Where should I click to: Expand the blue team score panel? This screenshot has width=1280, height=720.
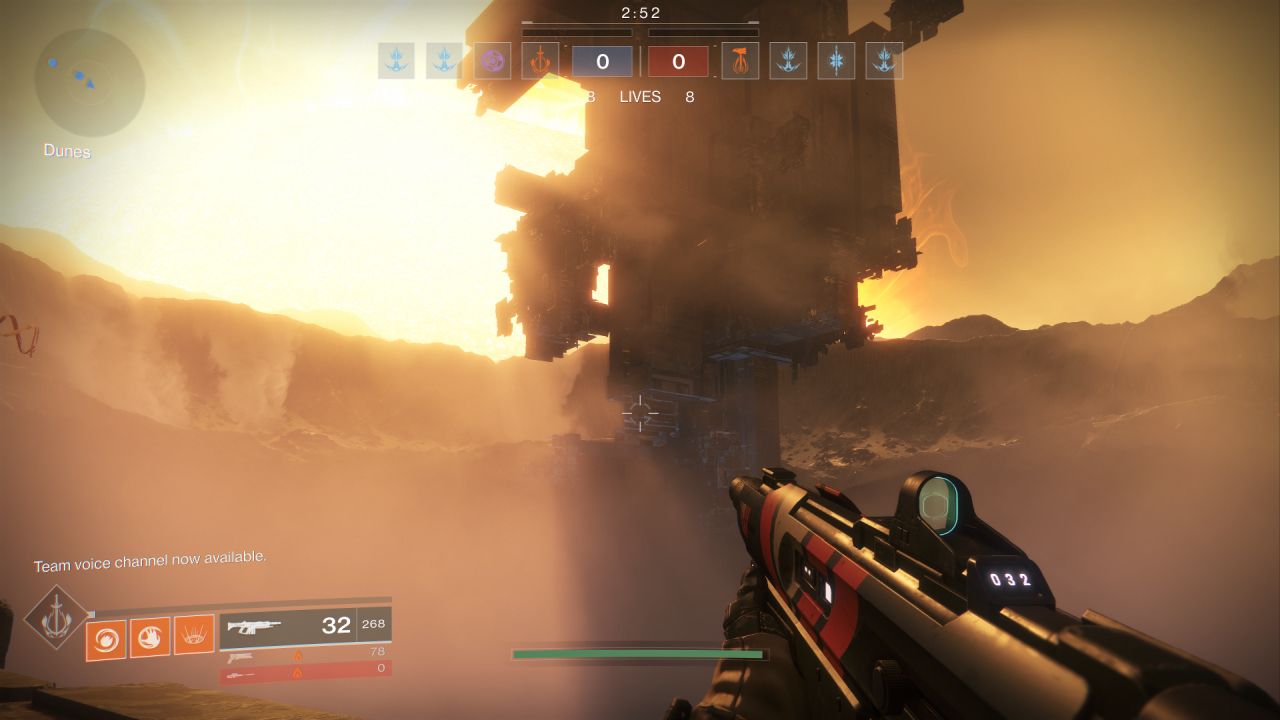[602, 60]
